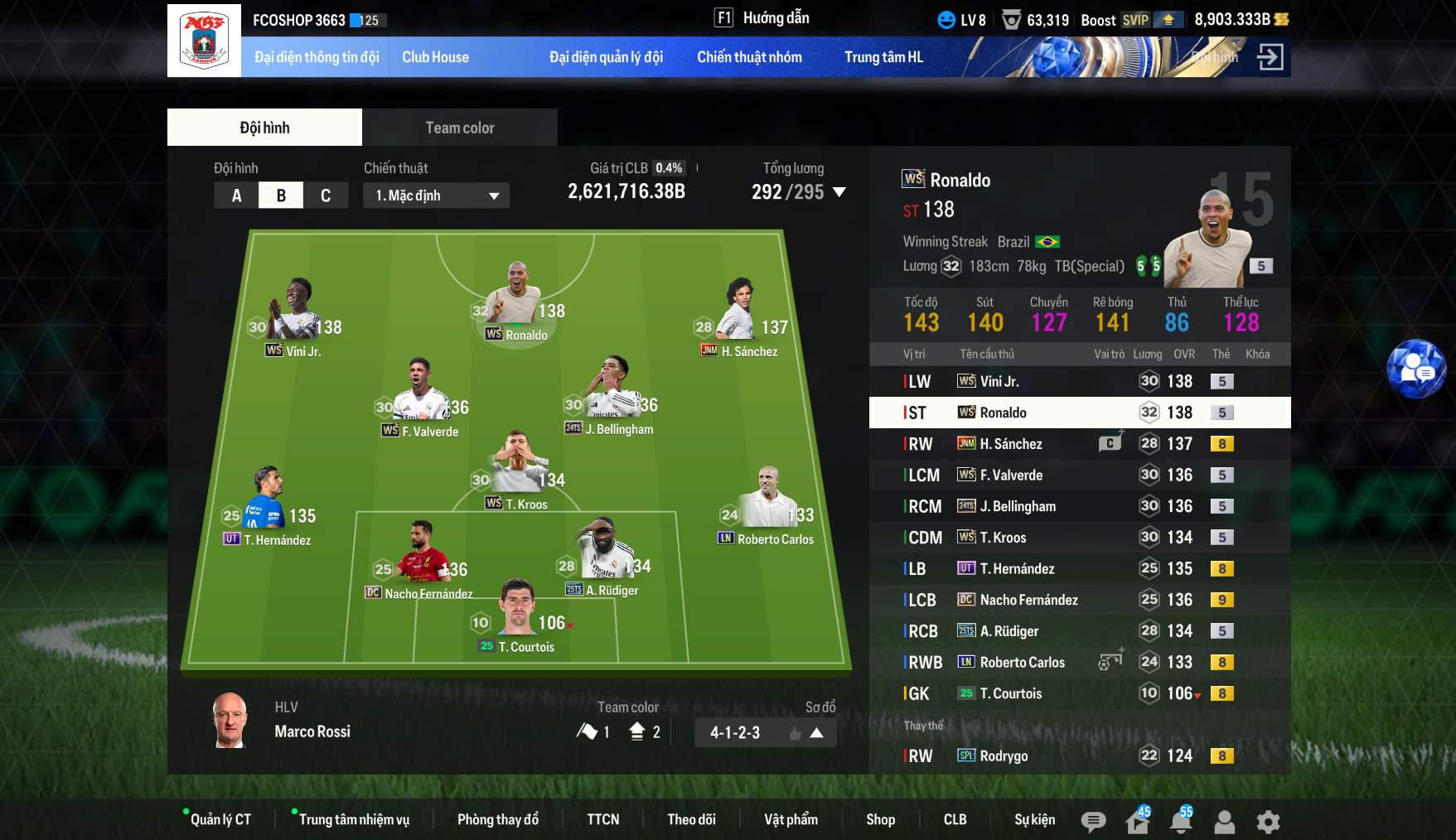This screenshot has height=840, width=1456.
Task: Expand the Tổng lương salary arrow
Action: point(839,192)
